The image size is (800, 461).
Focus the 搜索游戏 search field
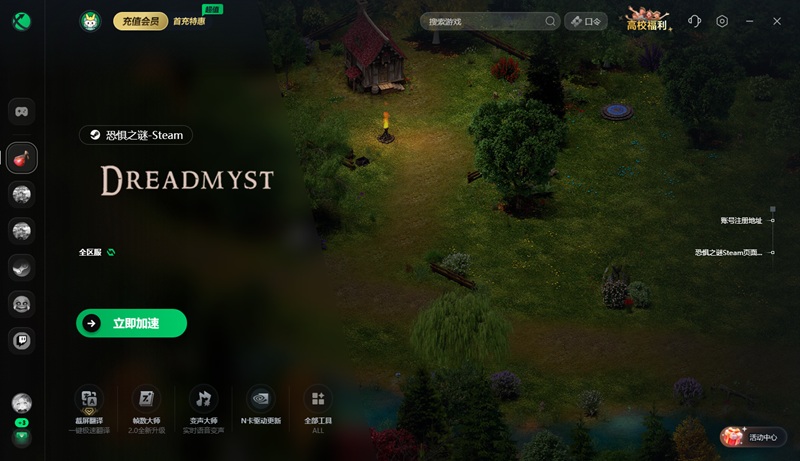[486, 21]
